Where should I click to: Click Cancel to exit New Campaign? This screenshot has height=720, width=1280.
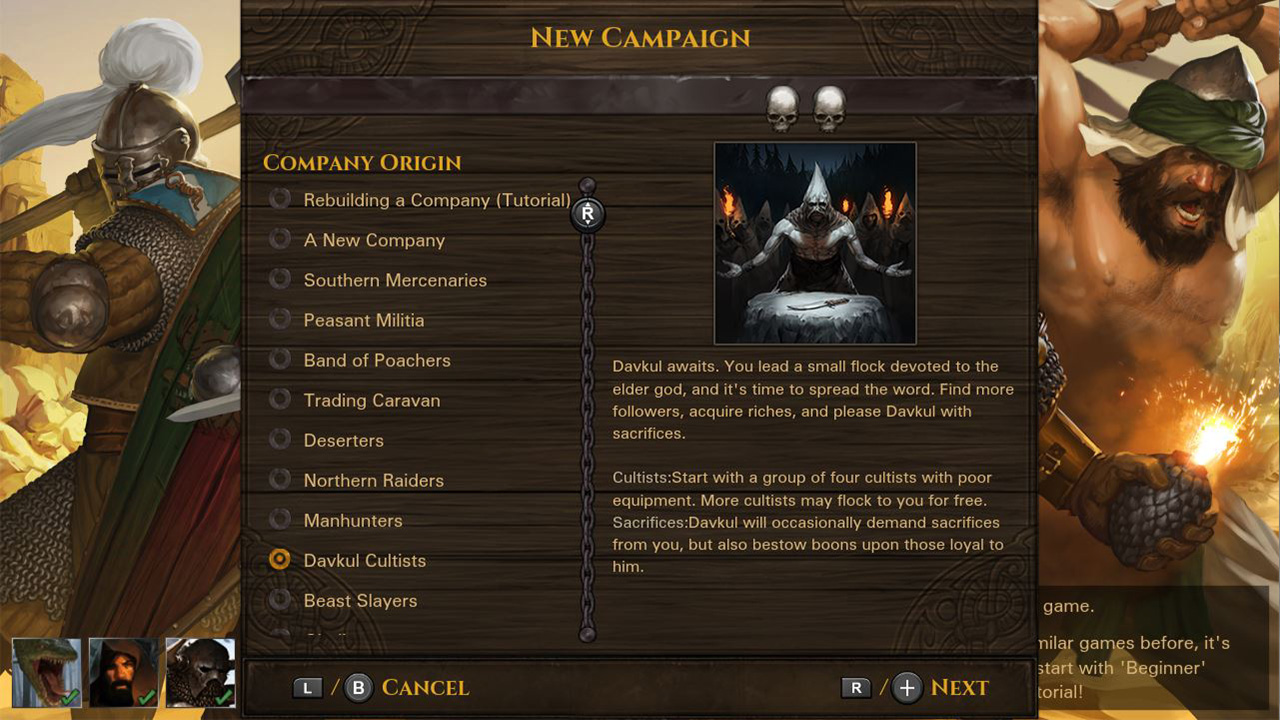(x=425, y=687)
